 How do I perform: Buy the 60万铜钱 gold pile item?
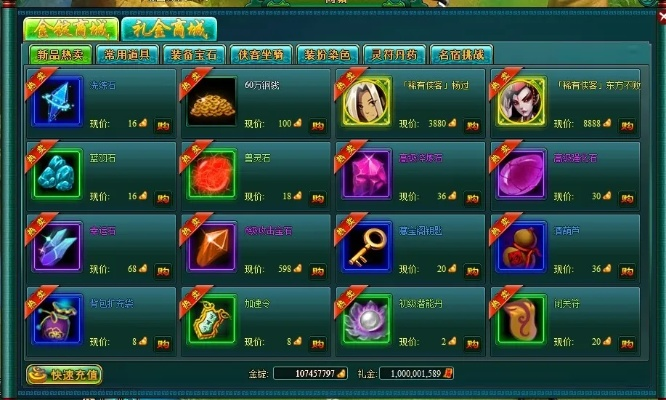317,125
